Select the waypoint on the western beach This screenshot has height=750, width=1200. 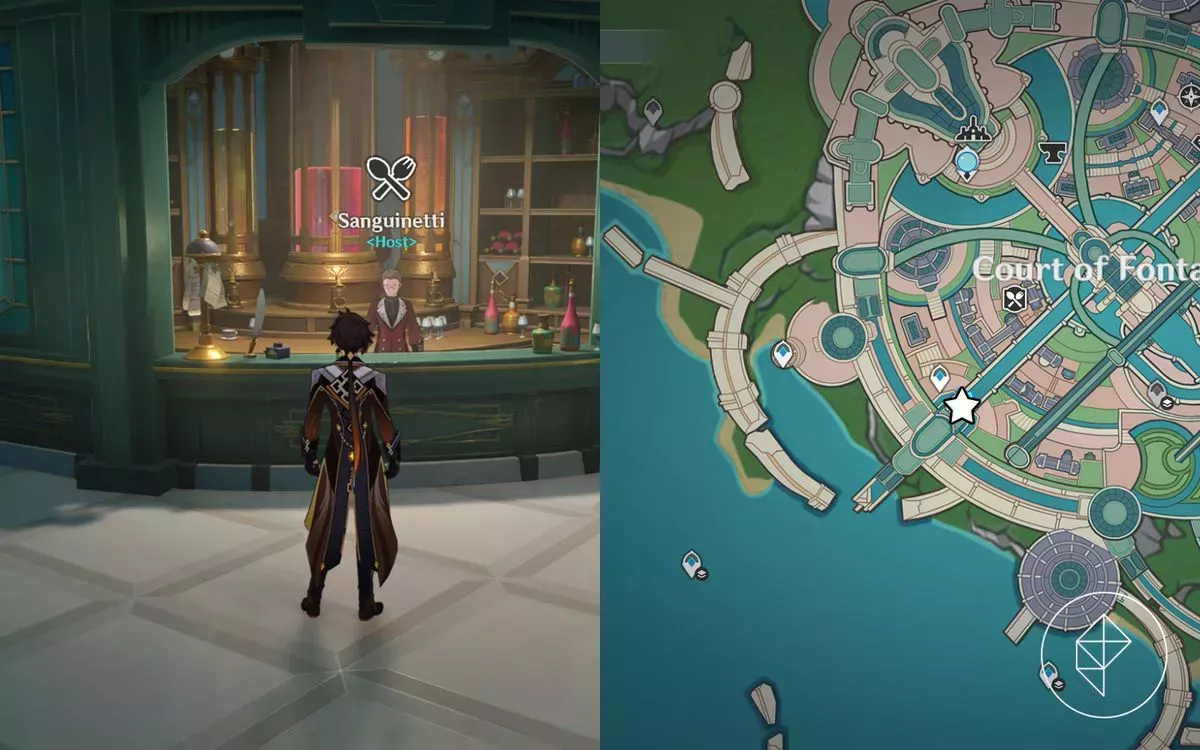pyautogui.click(x=782, y=352)
